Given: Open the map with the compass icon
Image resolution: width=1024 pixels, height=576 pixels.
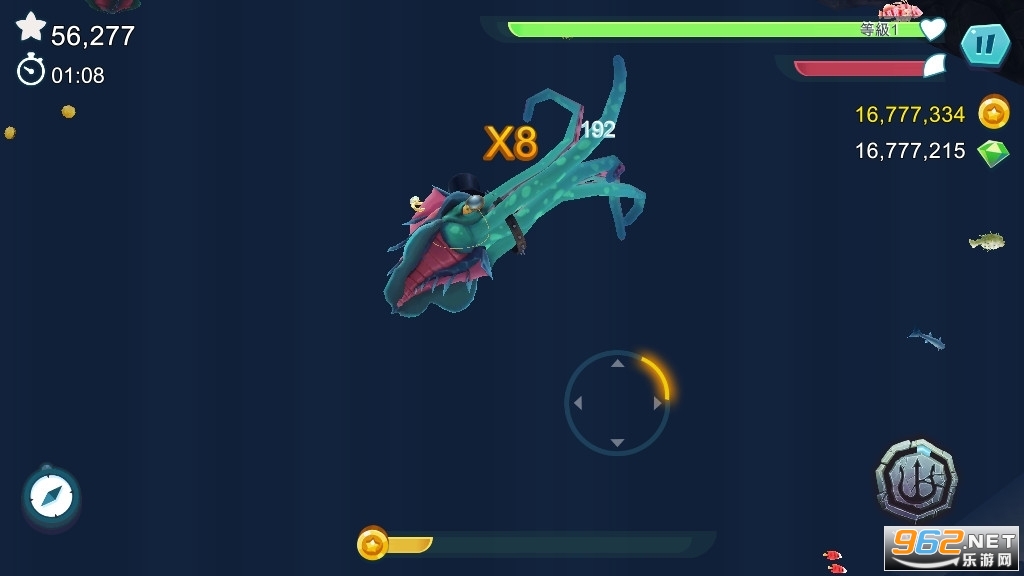Looking at the screenshot, I should (50, 495).
